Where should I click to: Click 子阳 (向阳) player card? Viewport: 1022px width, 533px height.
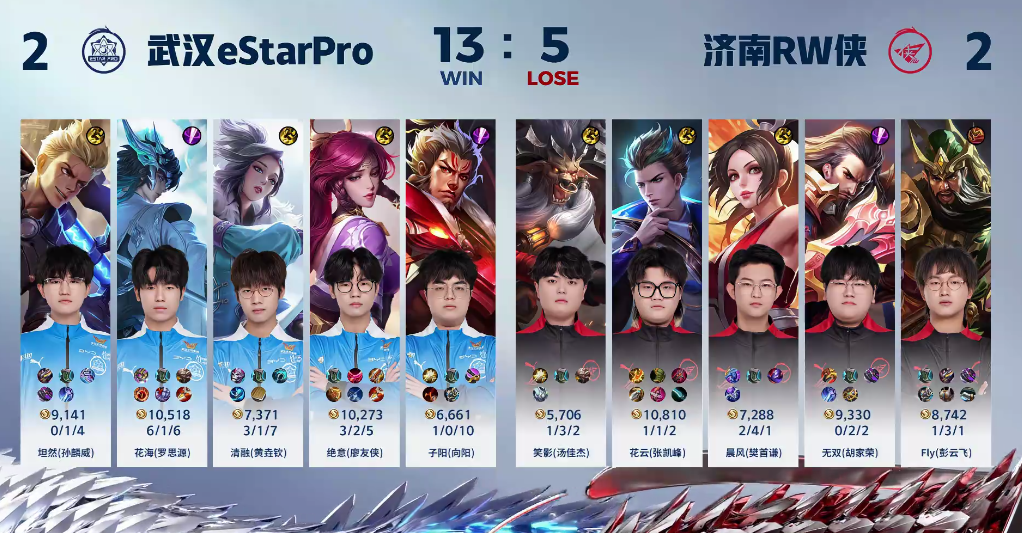coord(450,290)
